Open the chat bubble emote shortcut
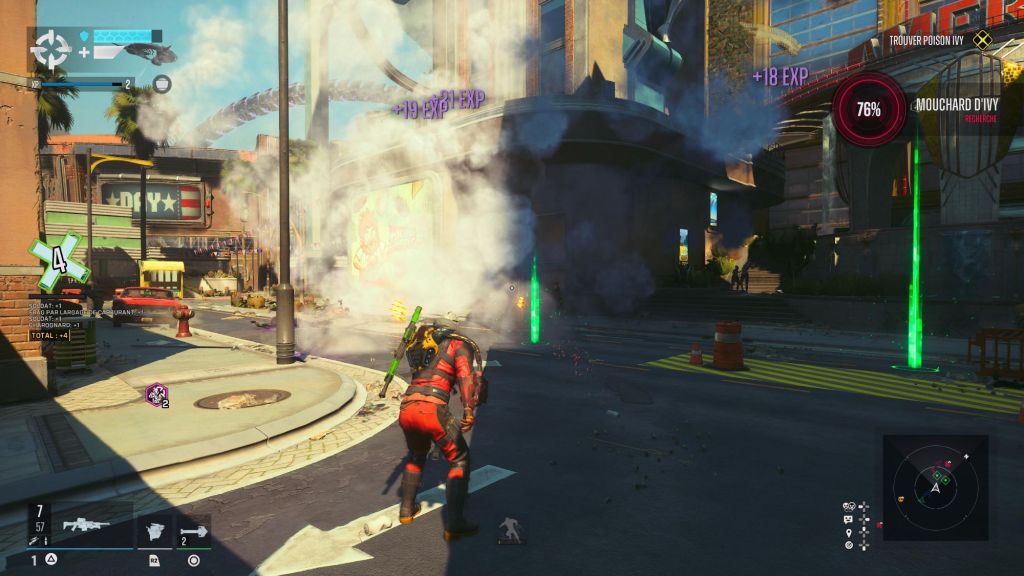The width and height of the screenshot is (1024, 576). coord(849,519)
